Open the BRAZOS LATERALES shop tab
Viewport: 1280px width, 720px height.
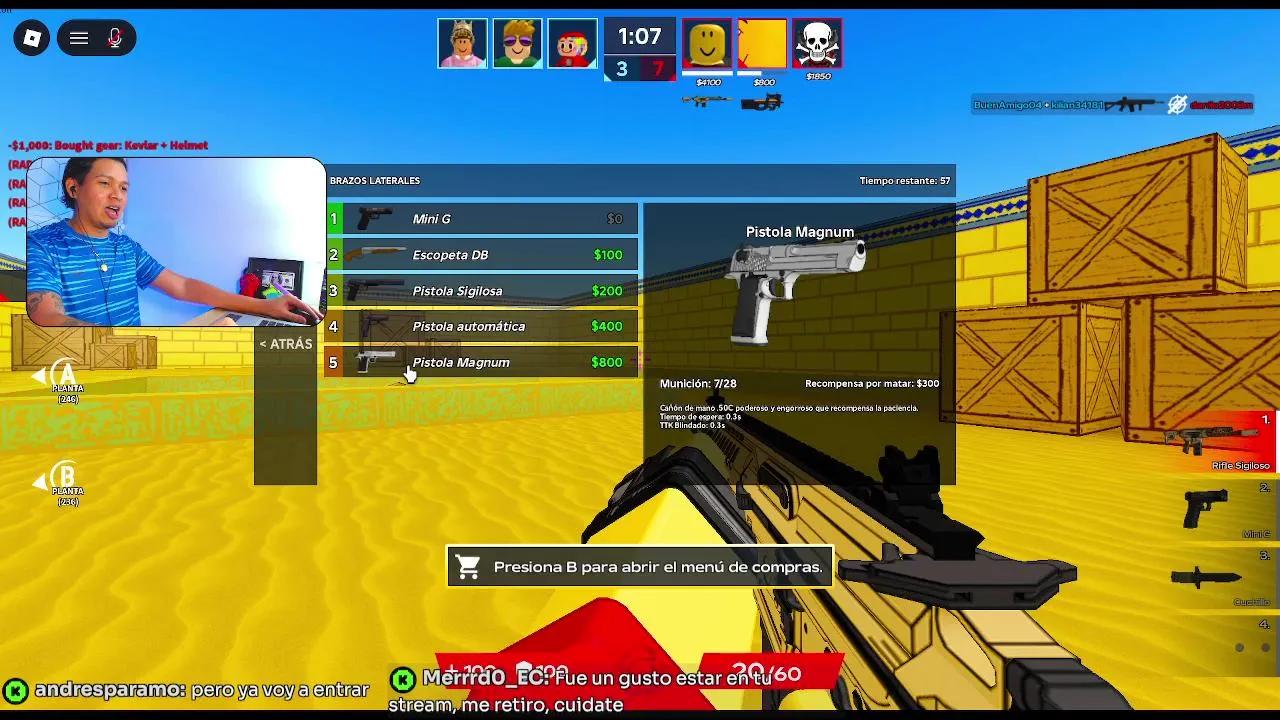(x=375, y=181)
